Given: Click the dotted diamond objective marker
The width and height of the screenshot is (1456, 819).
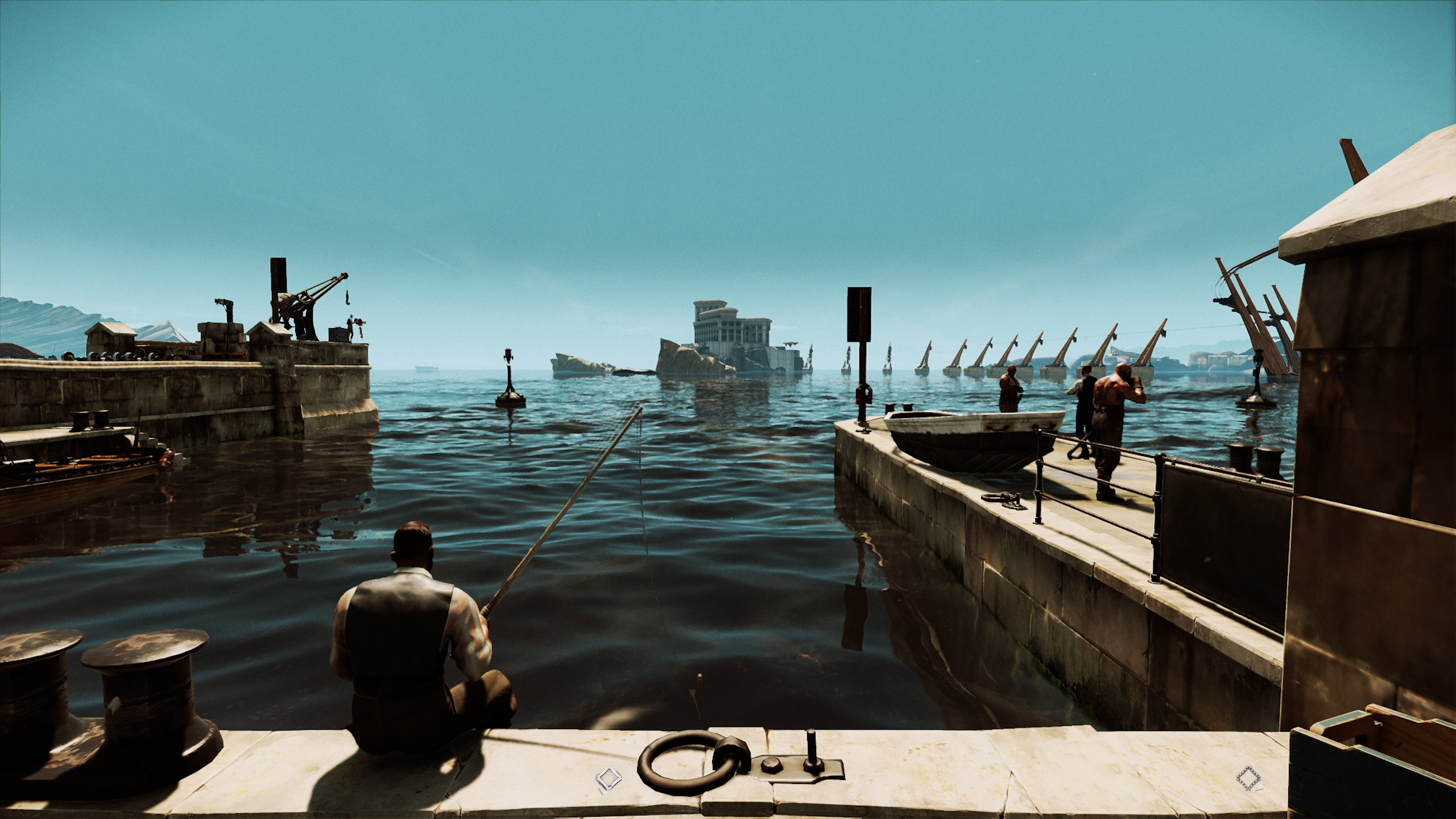Looking at the screenshot, I should 1248,779.
